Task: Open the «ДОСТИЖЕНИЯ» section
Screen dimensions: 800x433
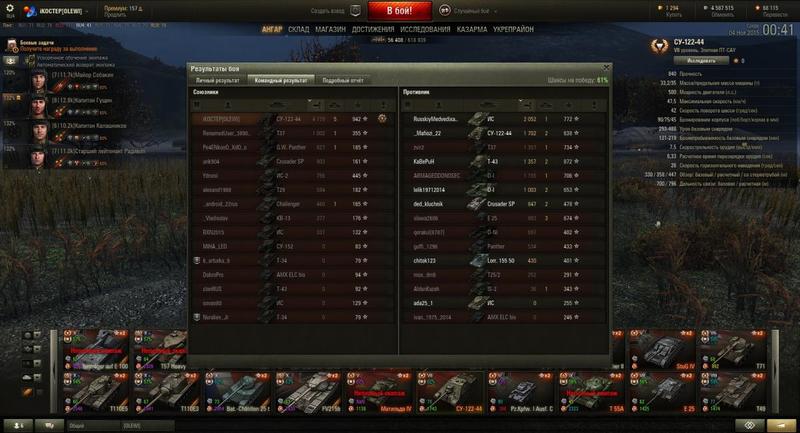Action: point(372,30)
